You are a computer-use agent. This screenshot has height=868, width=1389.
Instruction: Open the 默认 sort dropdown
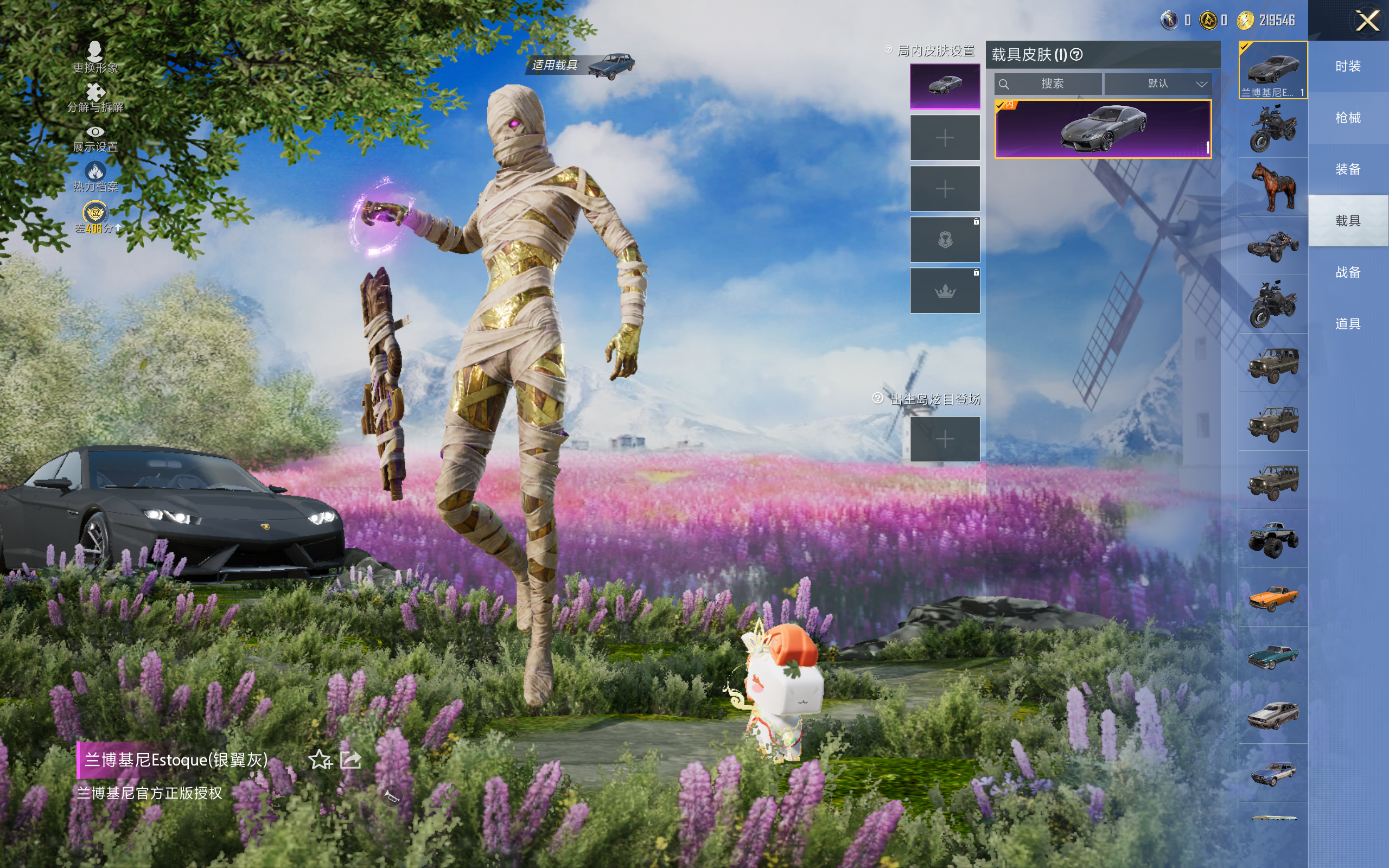click(1158, 84)
